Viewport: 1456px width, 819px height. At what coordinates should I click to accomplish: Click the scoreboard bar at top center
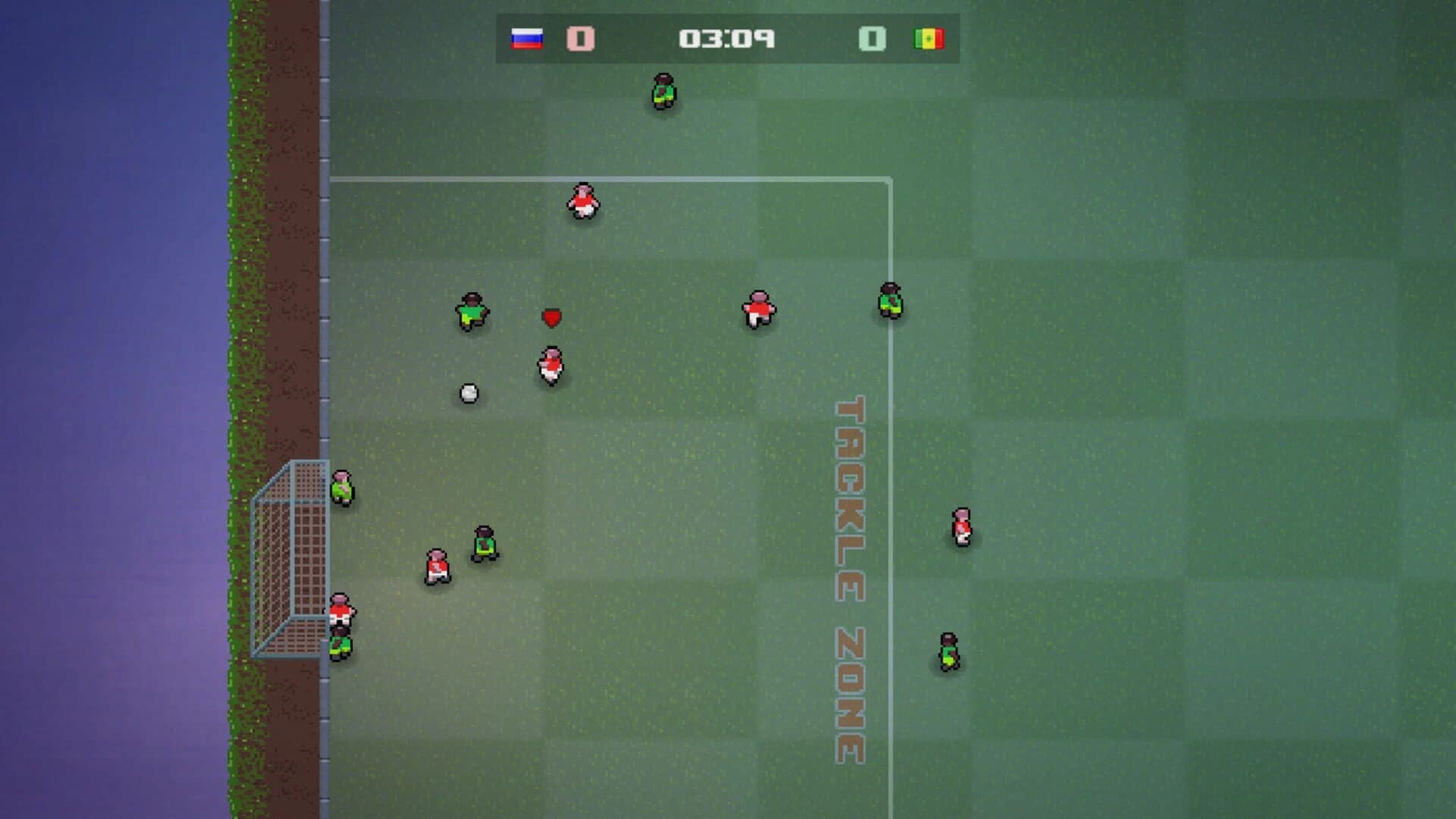coord(726,39)
